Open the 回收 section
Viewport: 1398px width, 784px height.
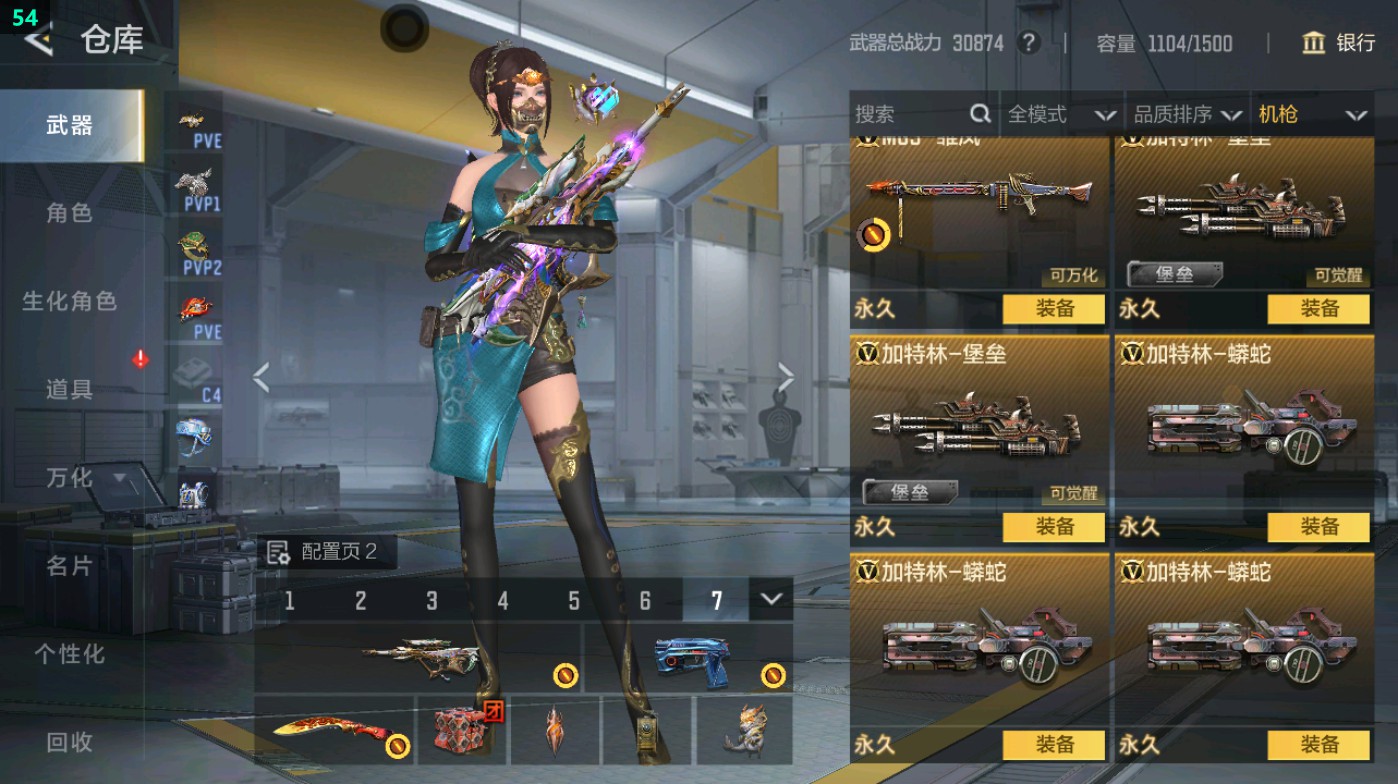pyautogui.click(x=69, y=742)
